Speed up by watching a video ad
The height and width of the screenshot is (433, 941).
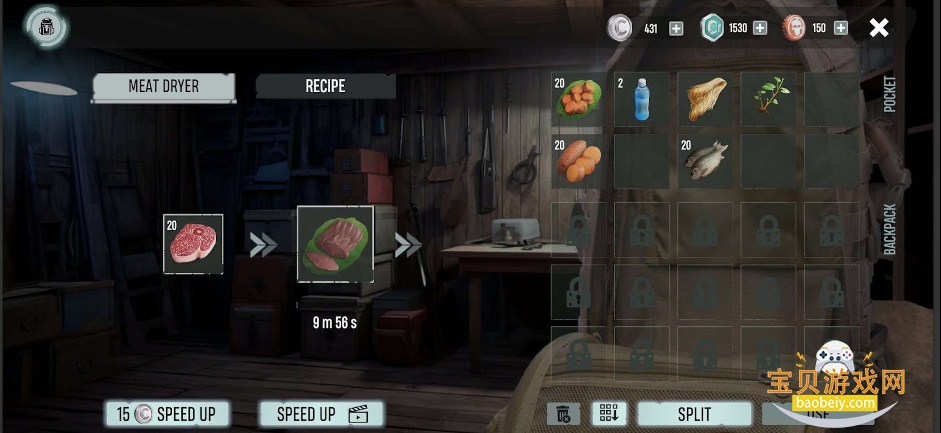322,414
